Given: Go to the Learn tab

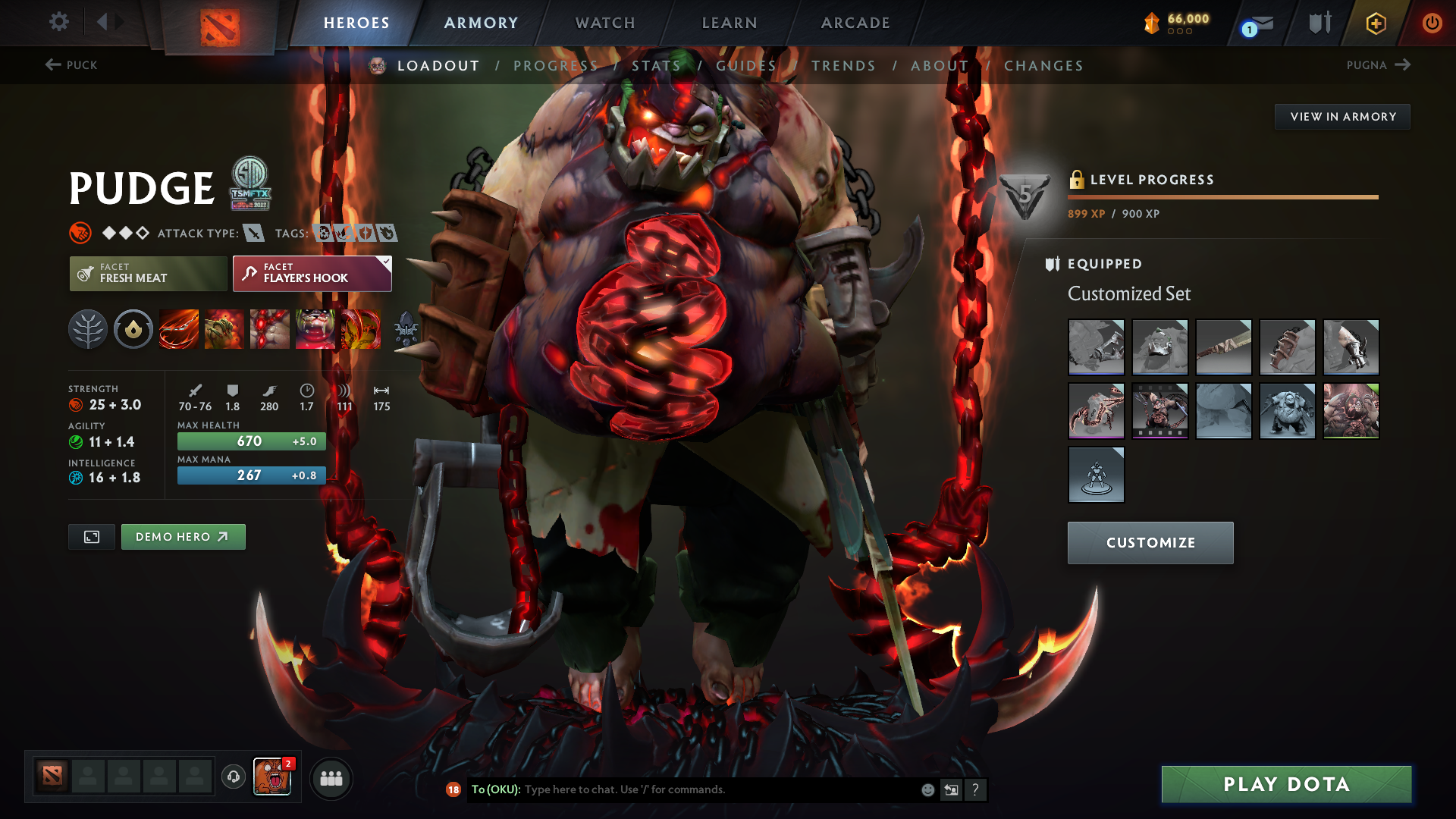Looking at the screenshot, I should click(730, 23).
